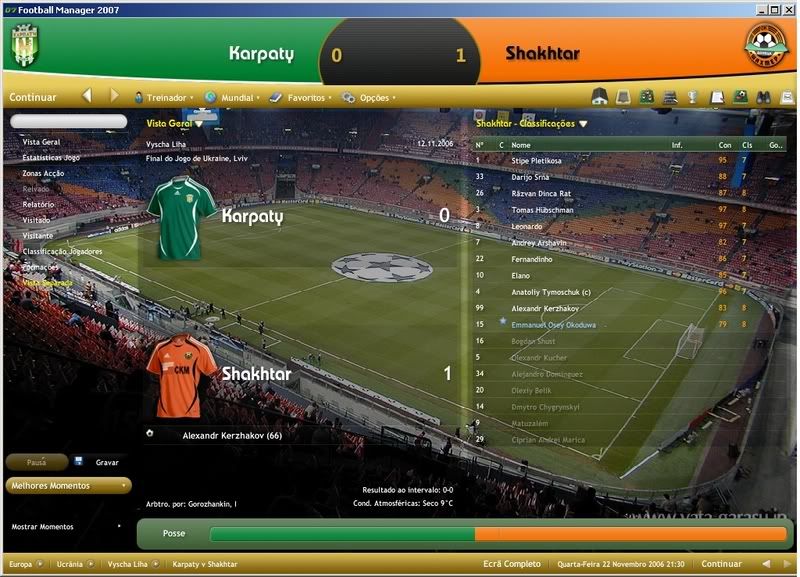Pause the match with Pausa button
The width and height of the screenshot is (800, 577).
point(36,462)
